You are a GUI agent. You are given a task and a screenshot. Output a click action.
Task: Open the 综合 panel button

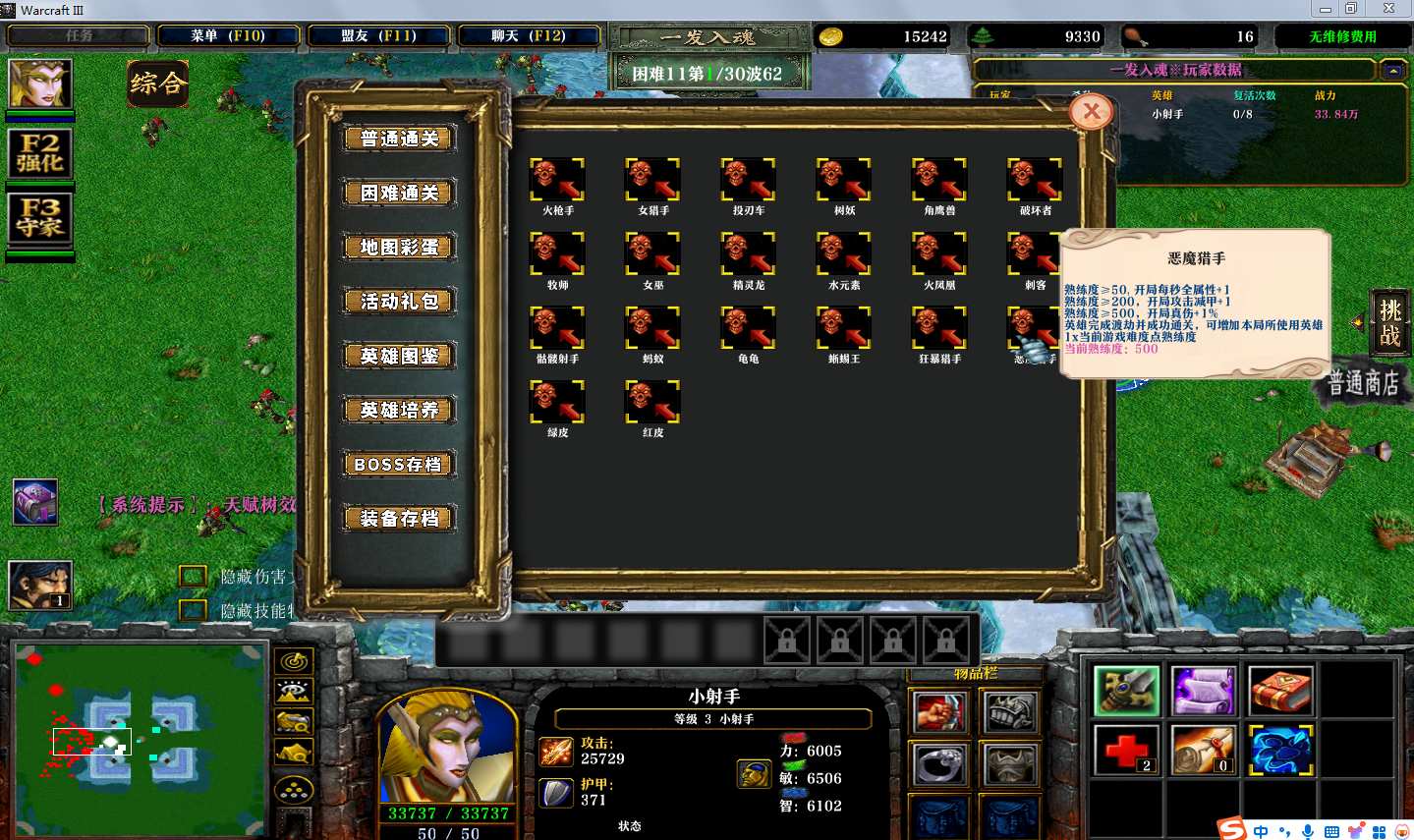(x=157, y=84)
